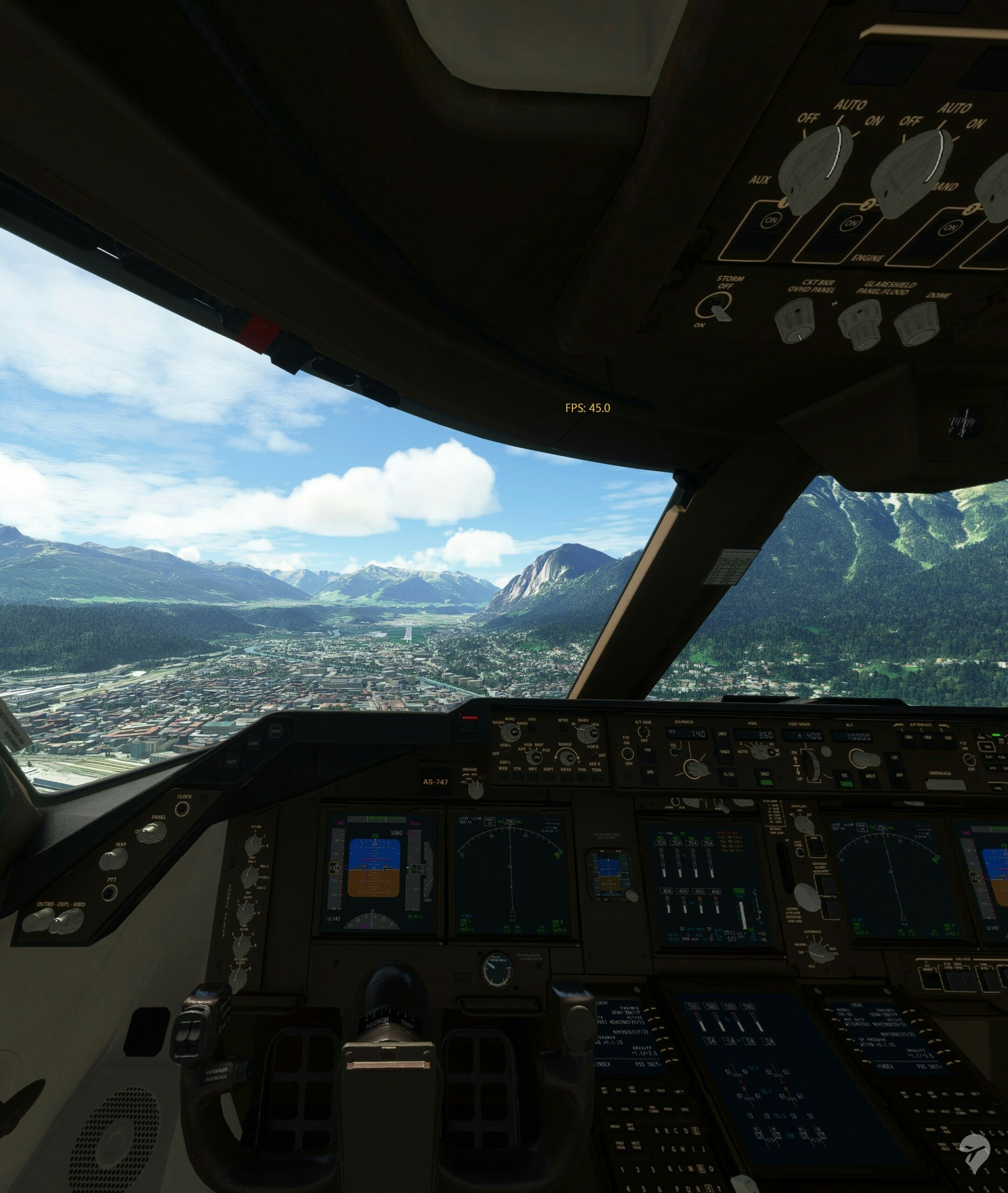
Task: Toggle the WXR weather radar button
Action: point(503,776)
